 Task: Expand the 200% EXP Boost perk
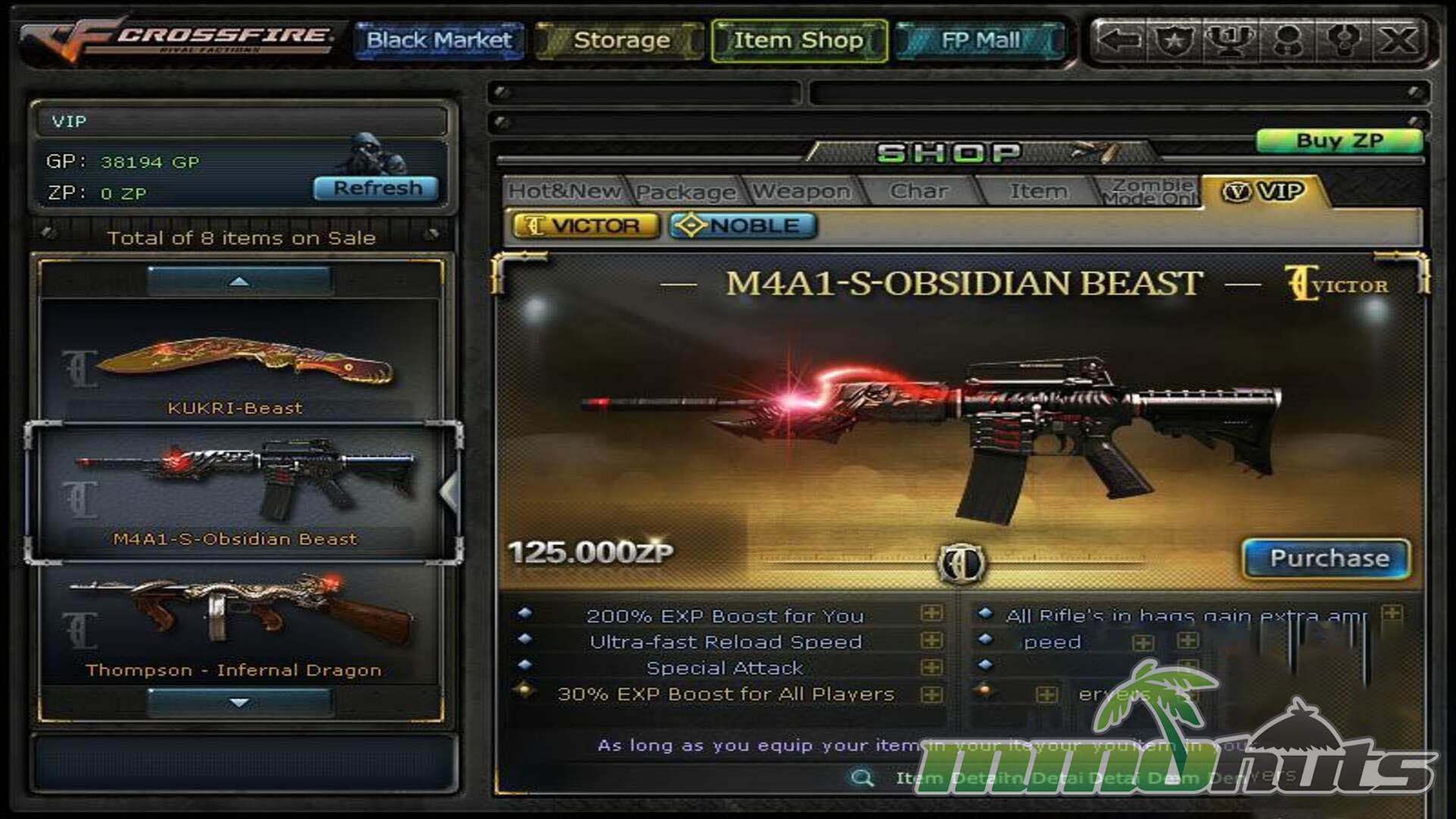932,613
